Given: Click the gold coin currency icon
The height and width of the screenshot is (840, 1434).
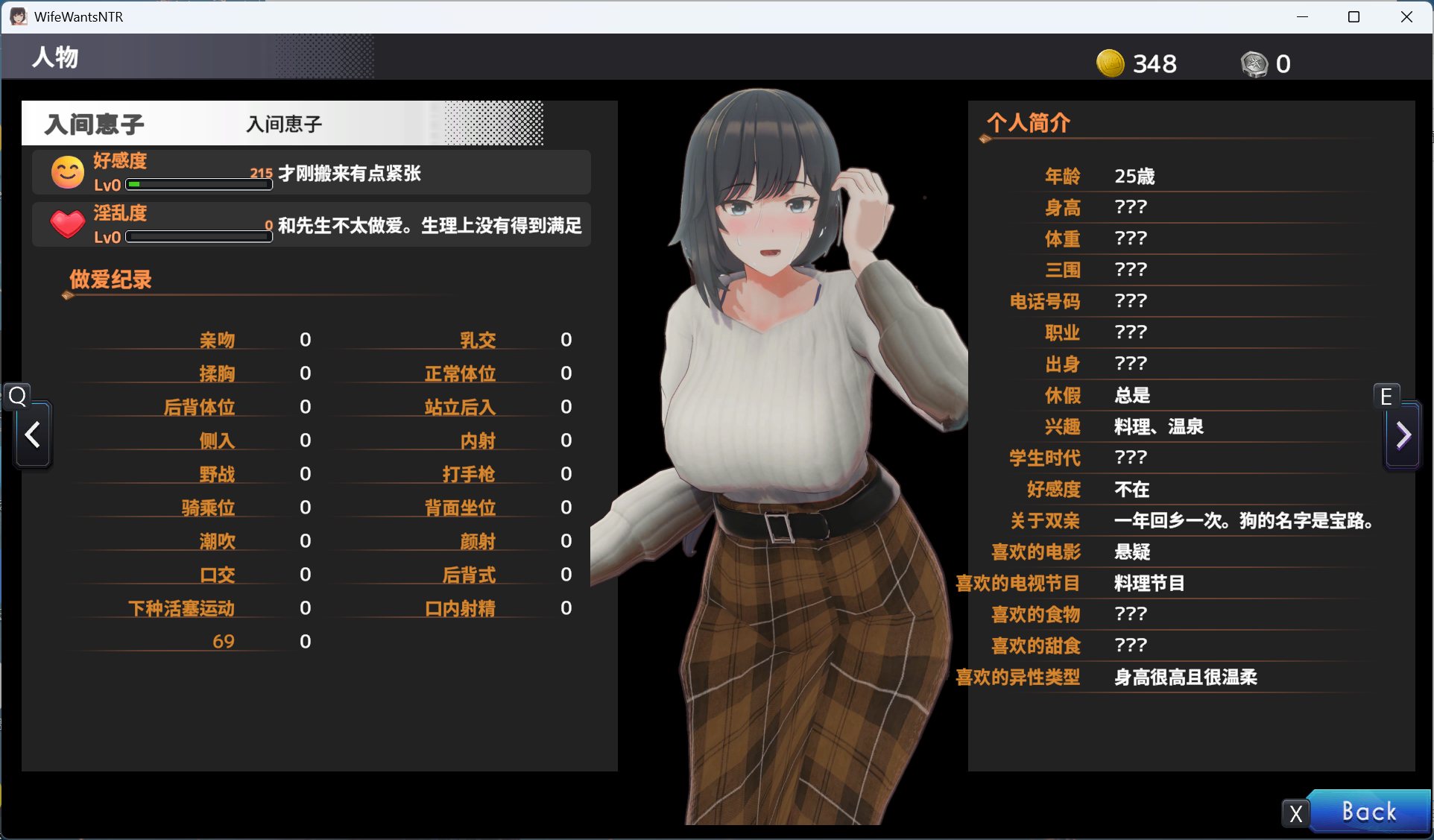Looking at the screenshot, I should [x=1110, y=63].
